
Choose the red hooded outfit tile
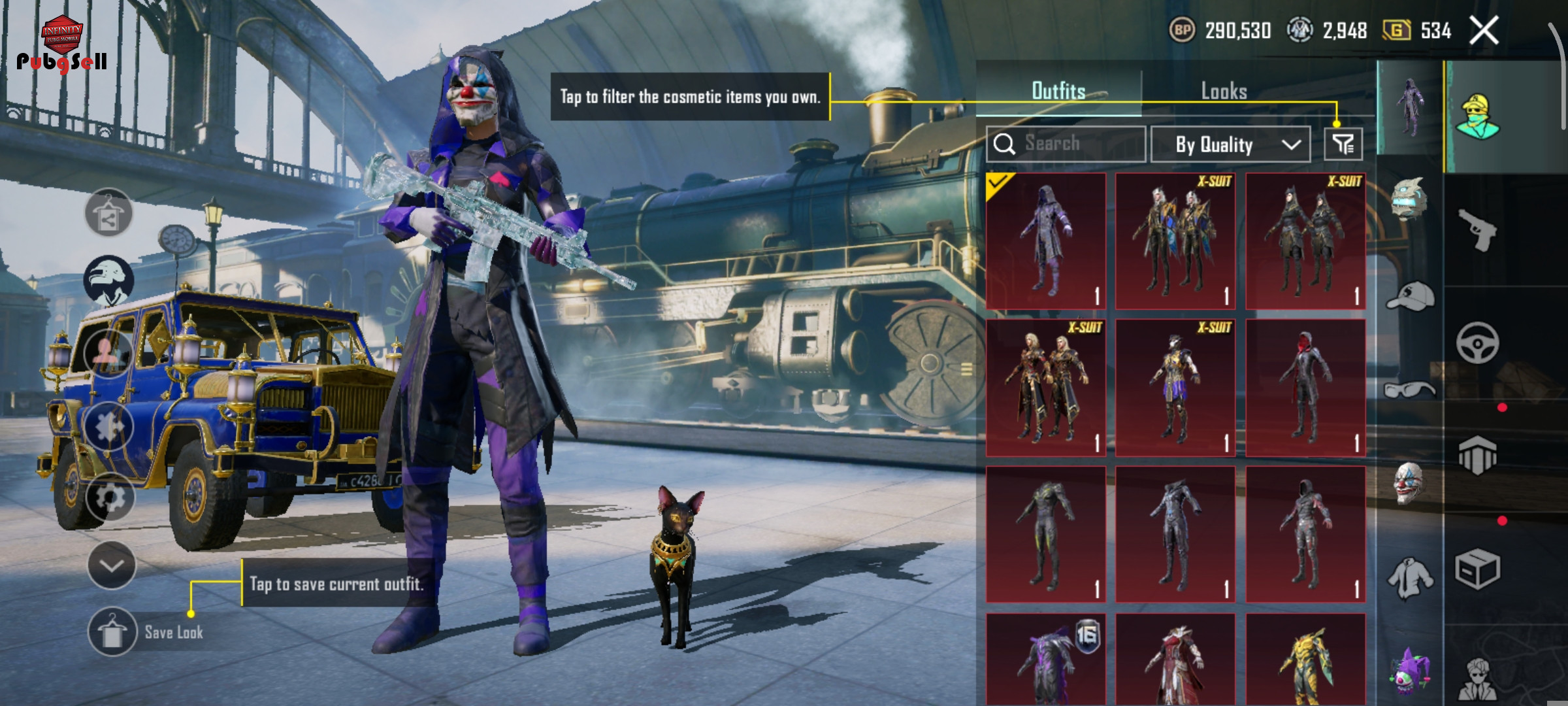pos(1305,388)
